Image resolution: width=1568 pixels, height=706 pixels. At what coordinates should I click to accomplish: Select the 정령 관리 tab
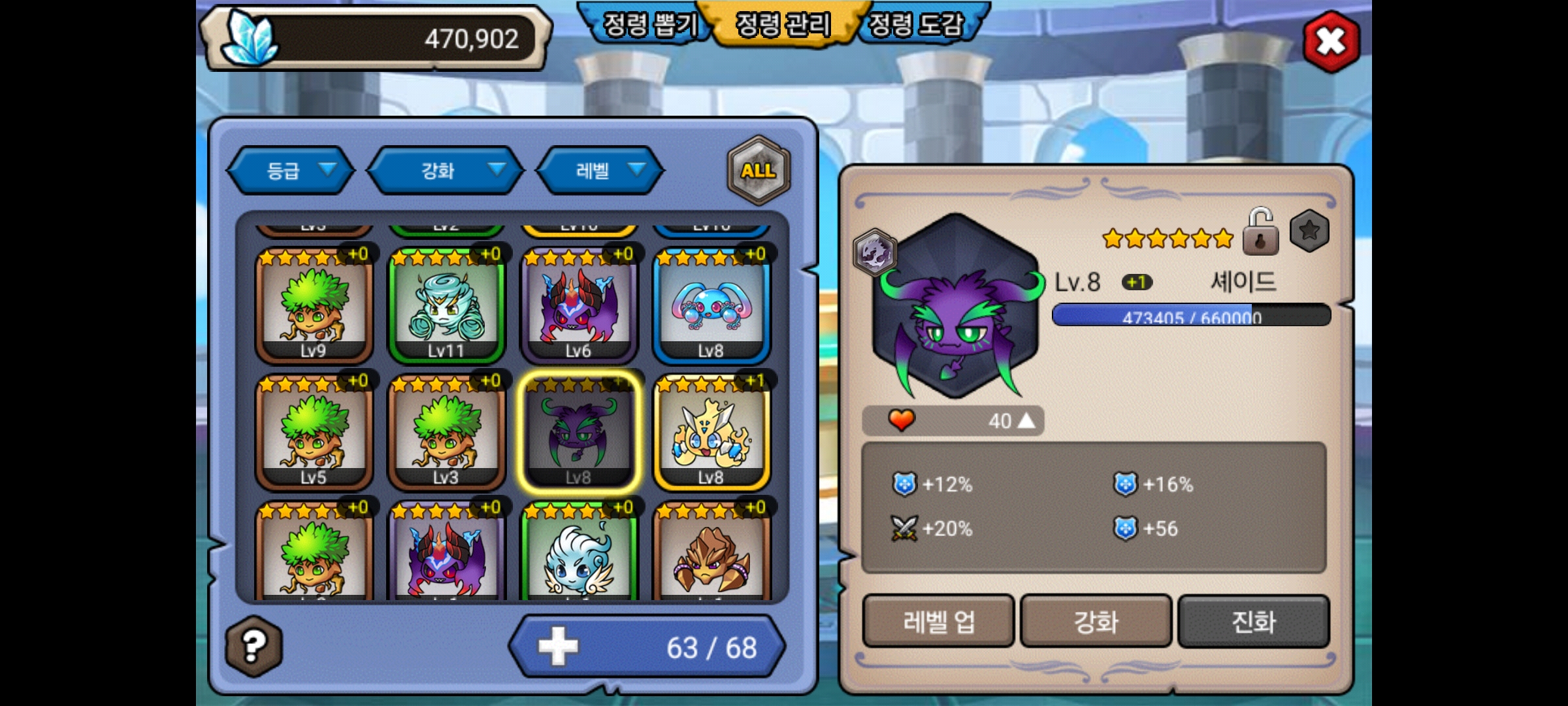point(783,25)
